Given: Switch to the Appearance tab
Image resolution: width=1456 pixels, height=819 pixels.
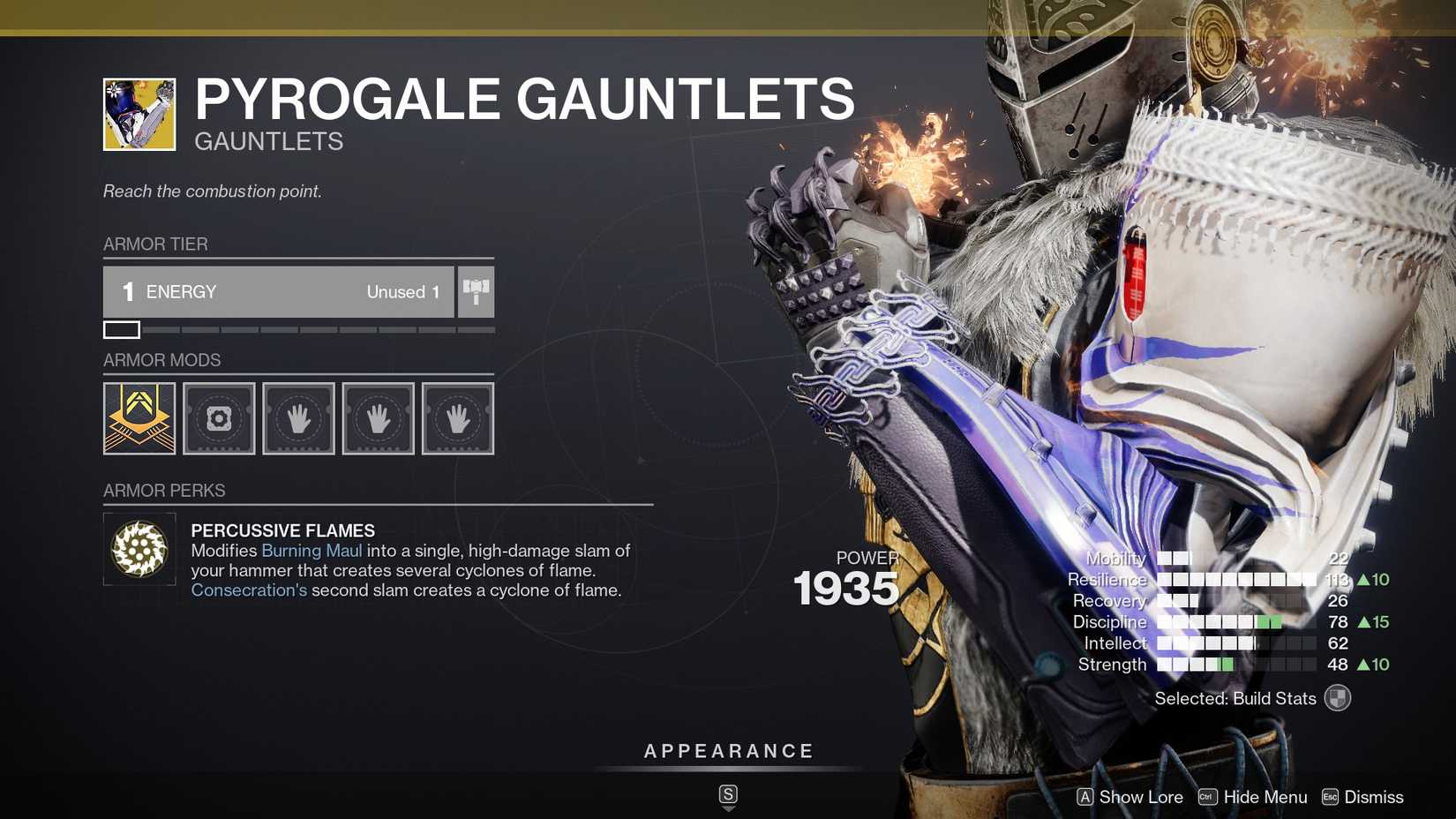Looking at the screenshot, I should tap(728, 751).
